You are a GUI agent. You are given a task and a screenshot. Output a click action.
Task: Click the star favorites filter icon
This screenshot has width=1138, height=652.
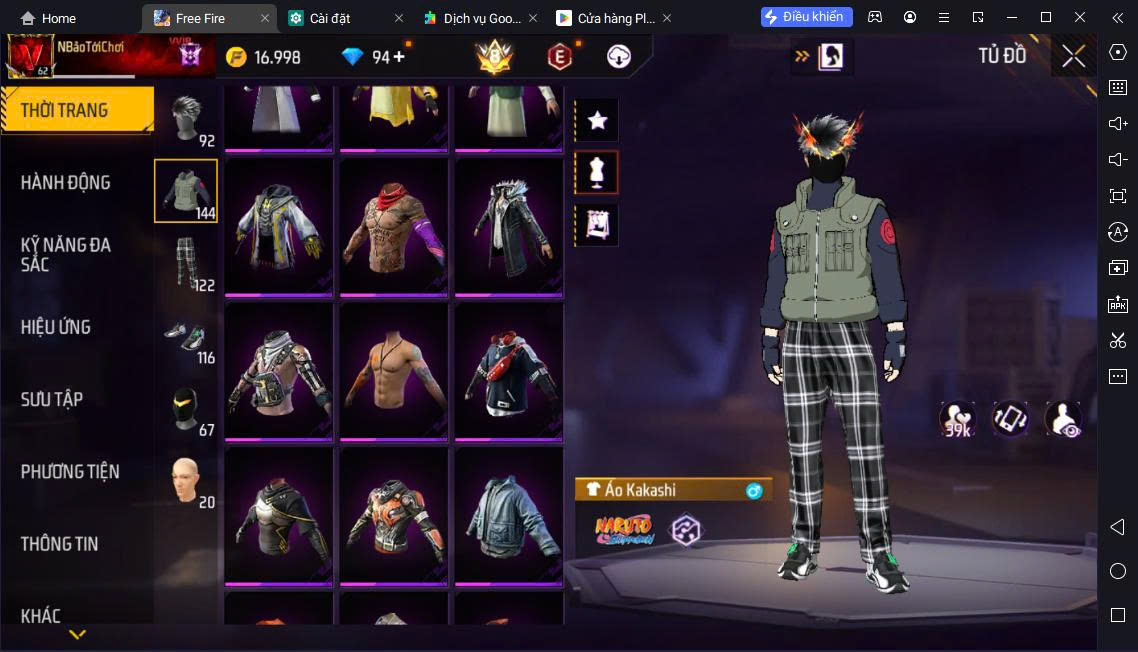pos(597,121)
